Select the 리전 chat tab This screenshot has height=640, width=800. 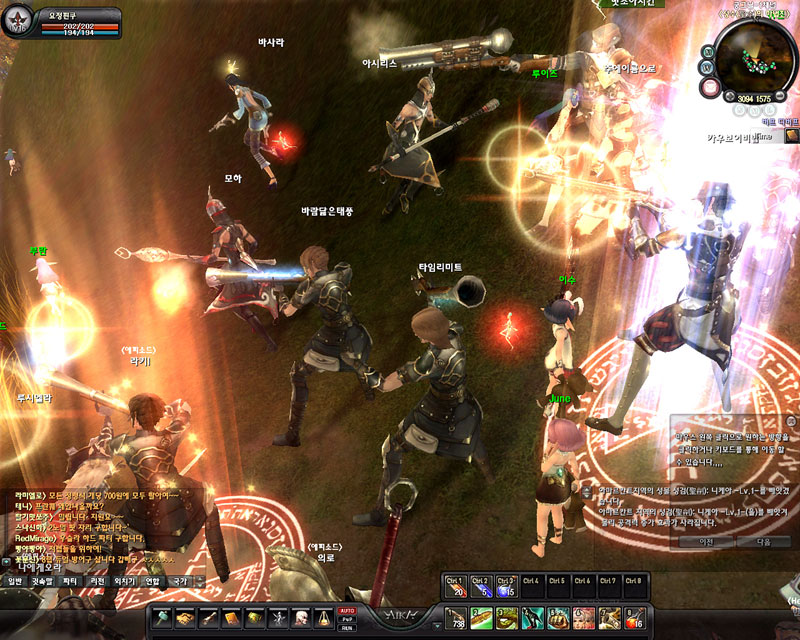97,580
